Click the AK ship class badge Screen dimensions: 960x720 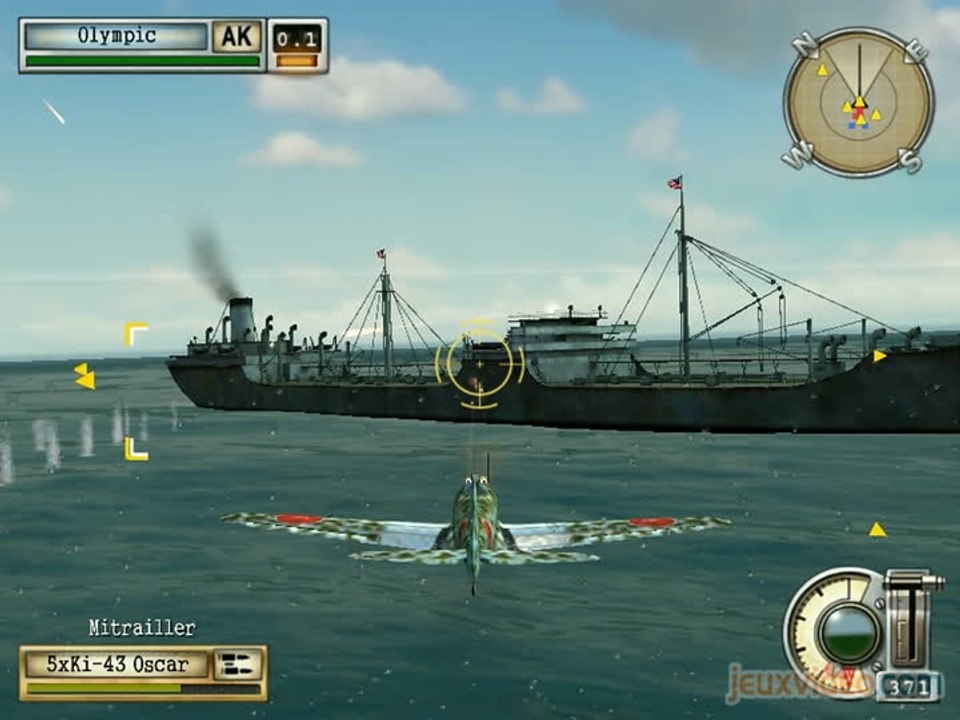(237, 37)
